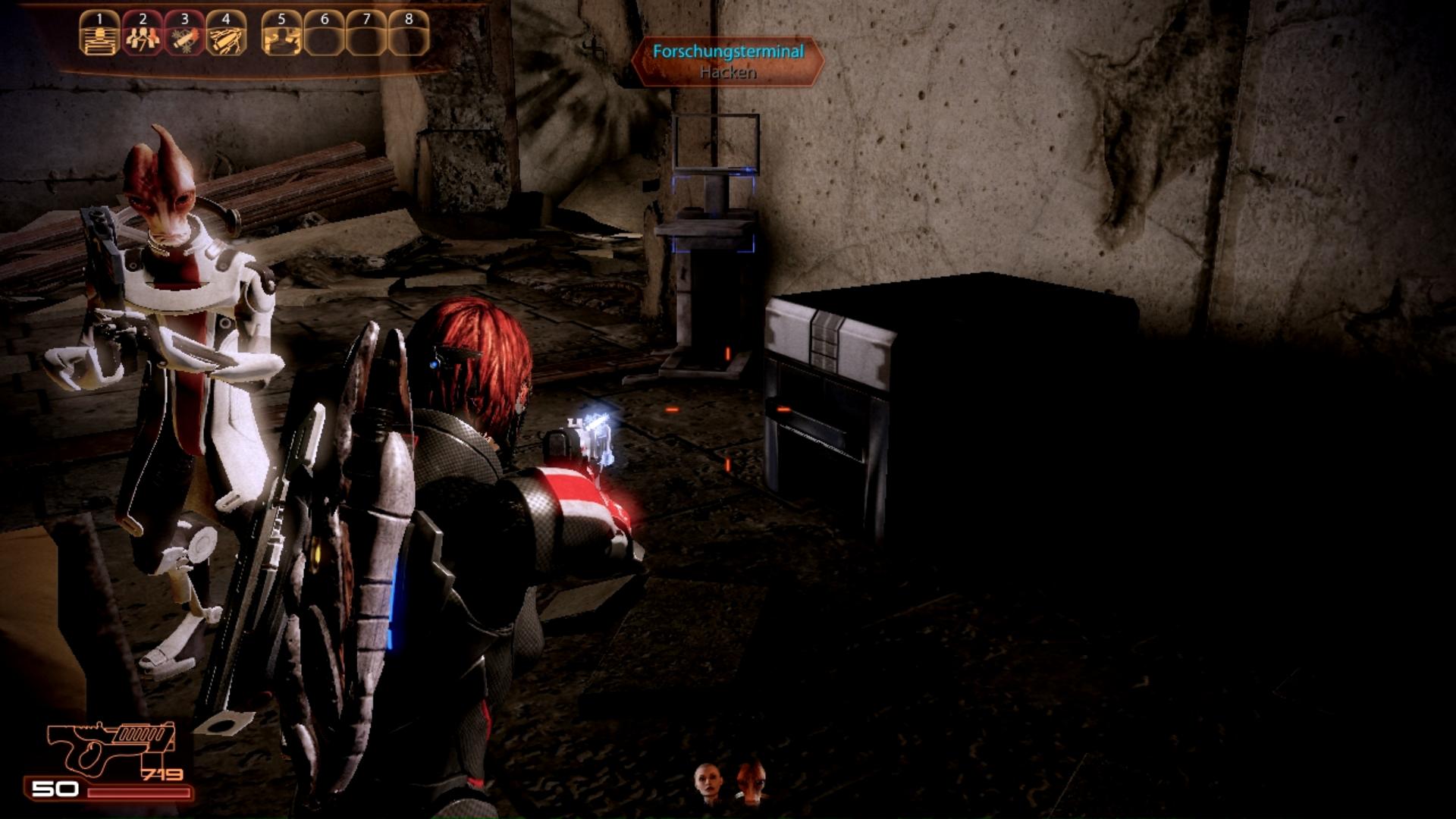
Task: Activate the disruptor ammo power in slot 4
Action: click(226, 33)
